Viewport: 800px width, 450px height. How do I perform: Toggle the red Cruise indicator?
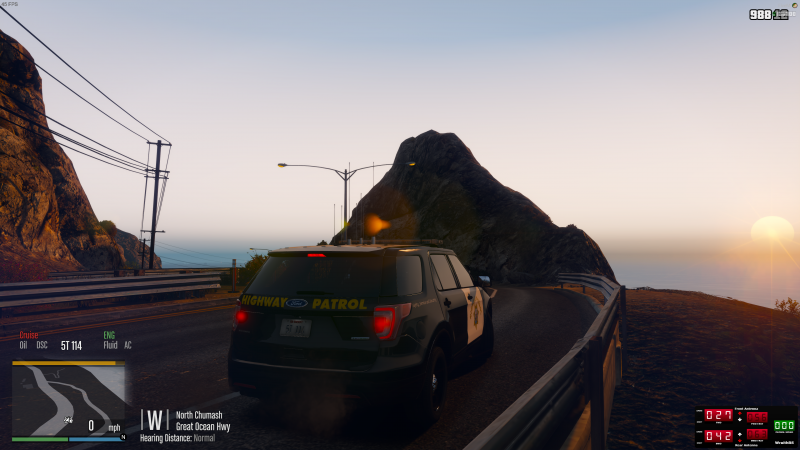pyautogui.click(x=28, y=335)
